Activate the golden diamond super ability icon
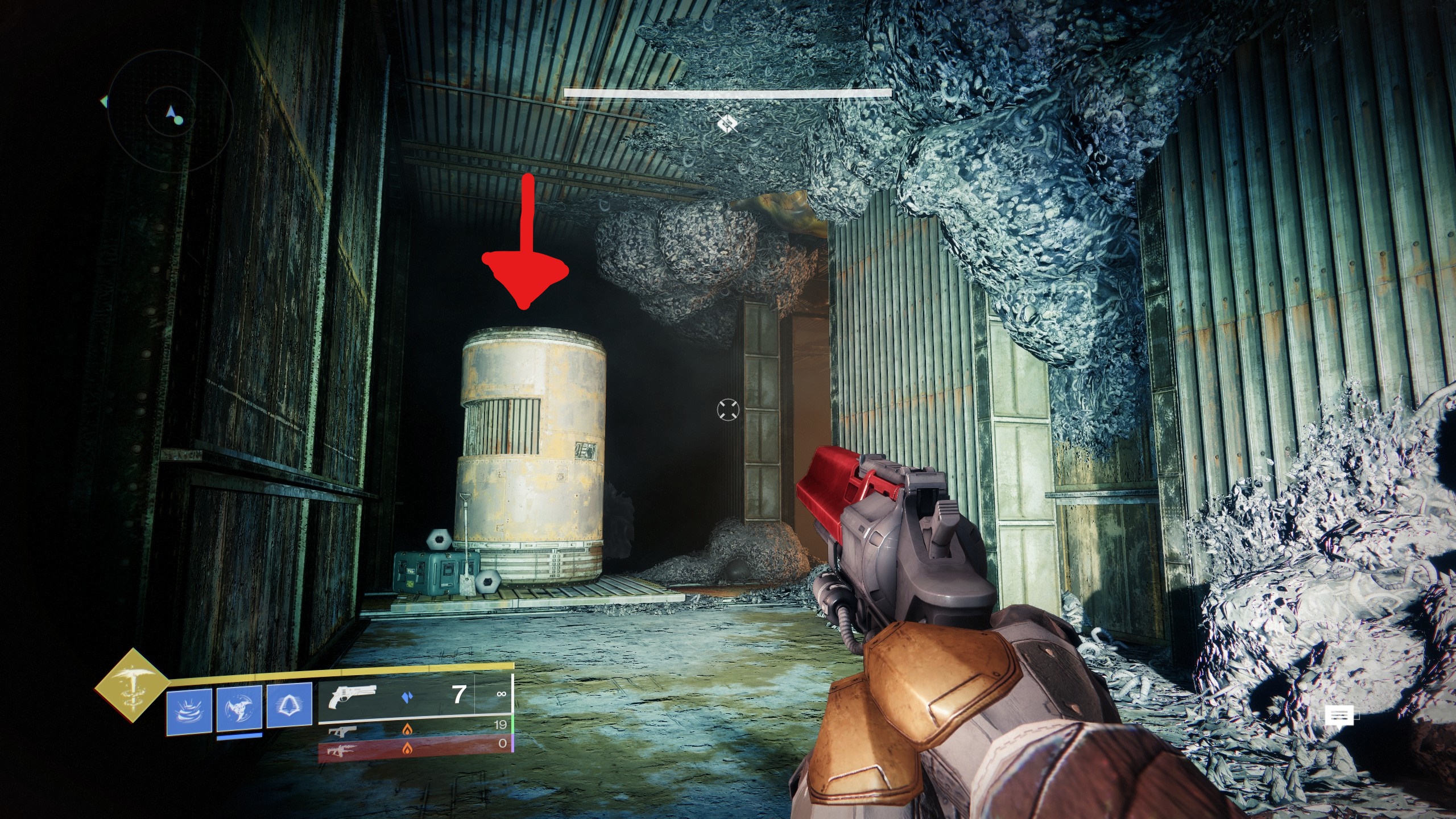1456x819 pixels. pyautogui.click(x=132, y=685)
